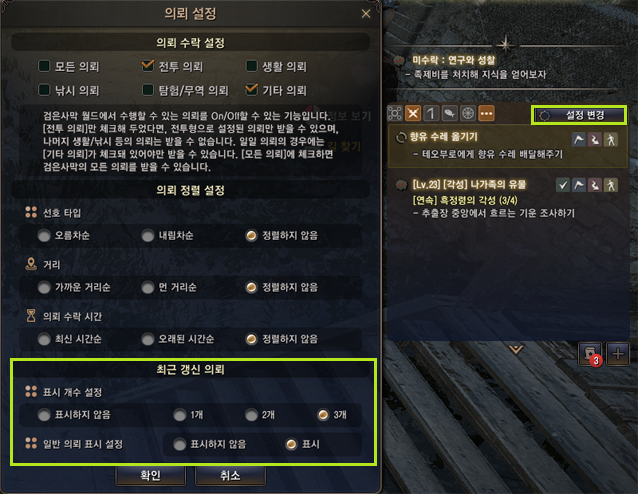Image resolution: width=638 pixels, height=494 pixels.
Task: Open the 설정 변경 button in quest tracker
Action: click(x=580, y=115)
